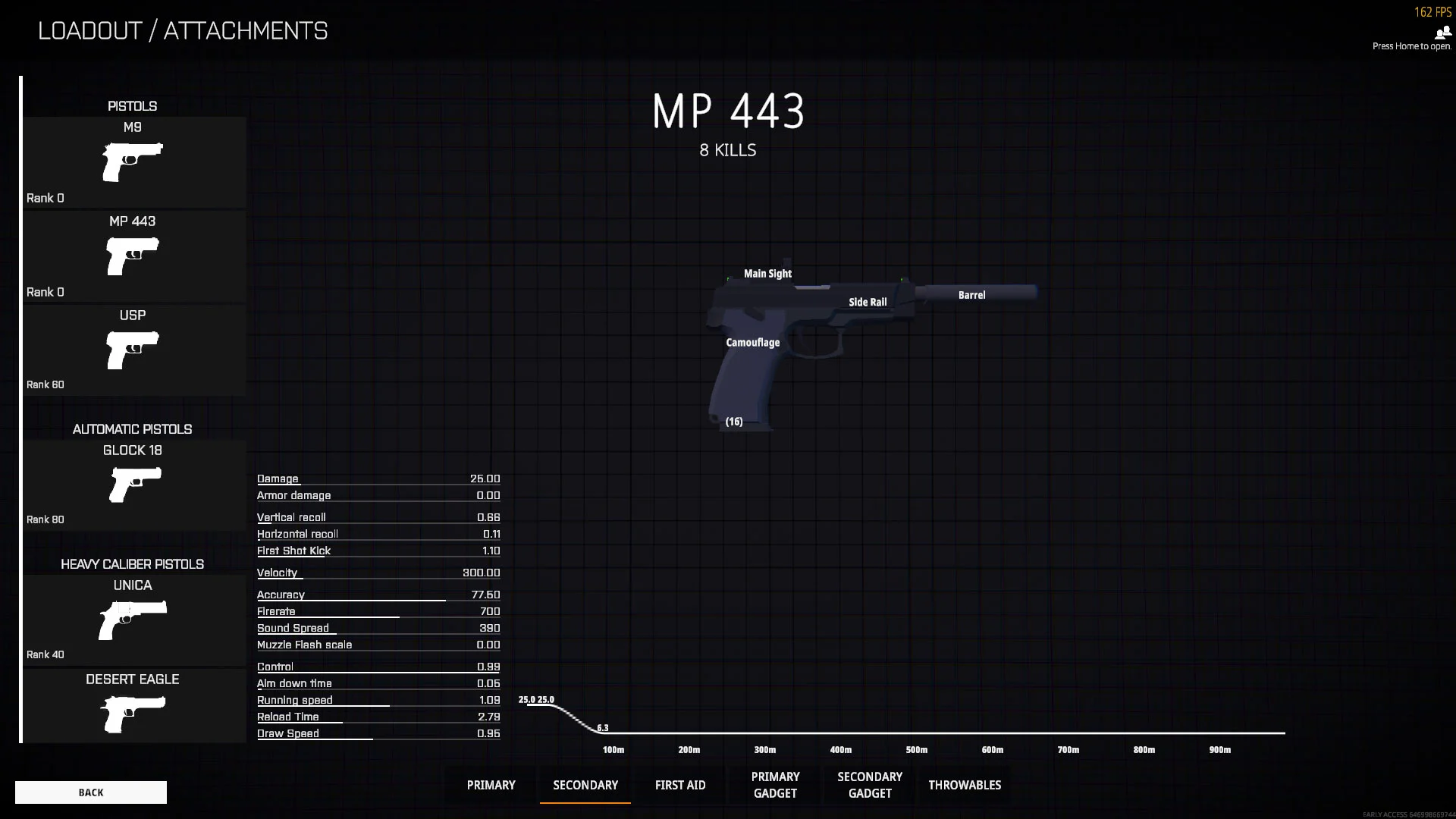Toggle the Side Rail attachment slot
Viewport: 1456px width, 819px height.
point(868,302)
